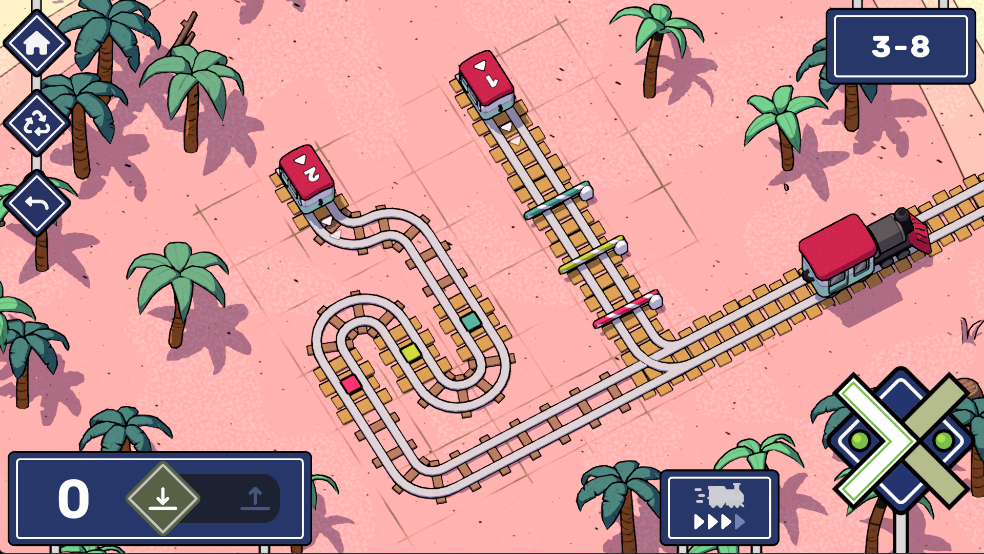This screenshot has height=554, width=984.
Task: Change train speed with the fast-forward button
Action: click(719, 507)
